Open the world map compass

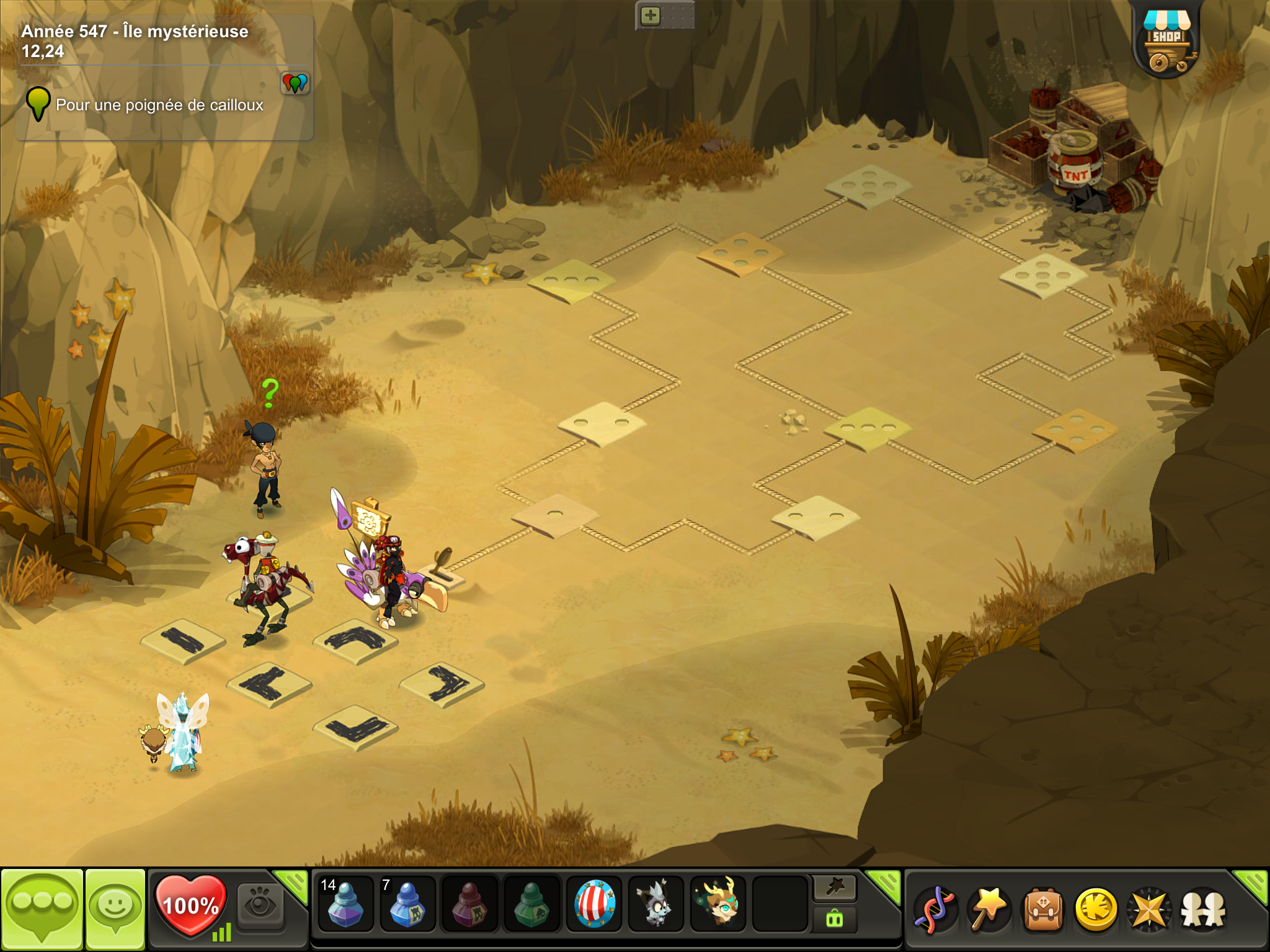pyautogui.click(x=1149, y=909)
